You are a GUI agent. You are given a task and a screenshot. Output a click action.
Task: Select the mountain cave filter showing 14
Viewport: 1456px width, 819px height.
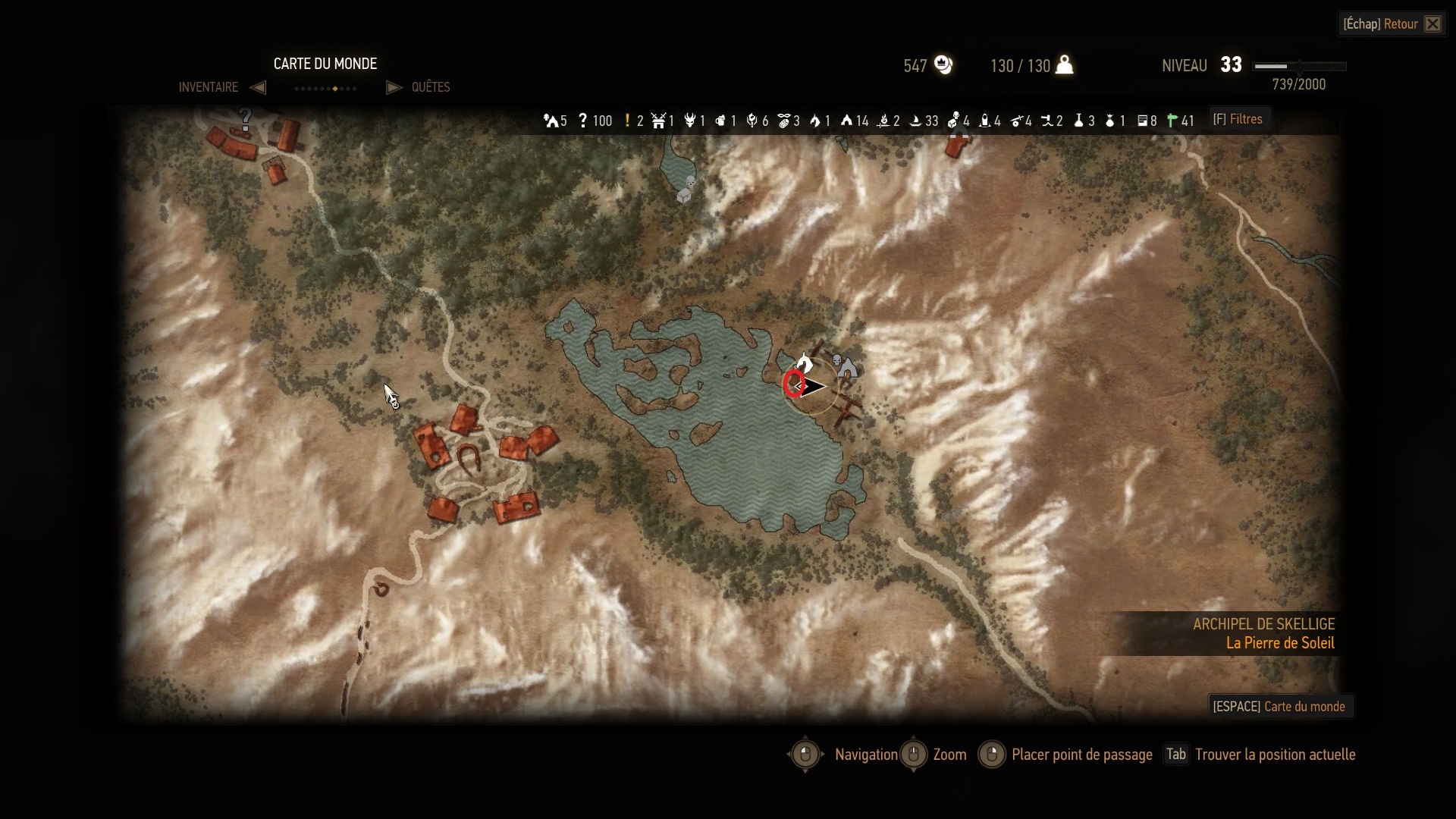[854, 121]
